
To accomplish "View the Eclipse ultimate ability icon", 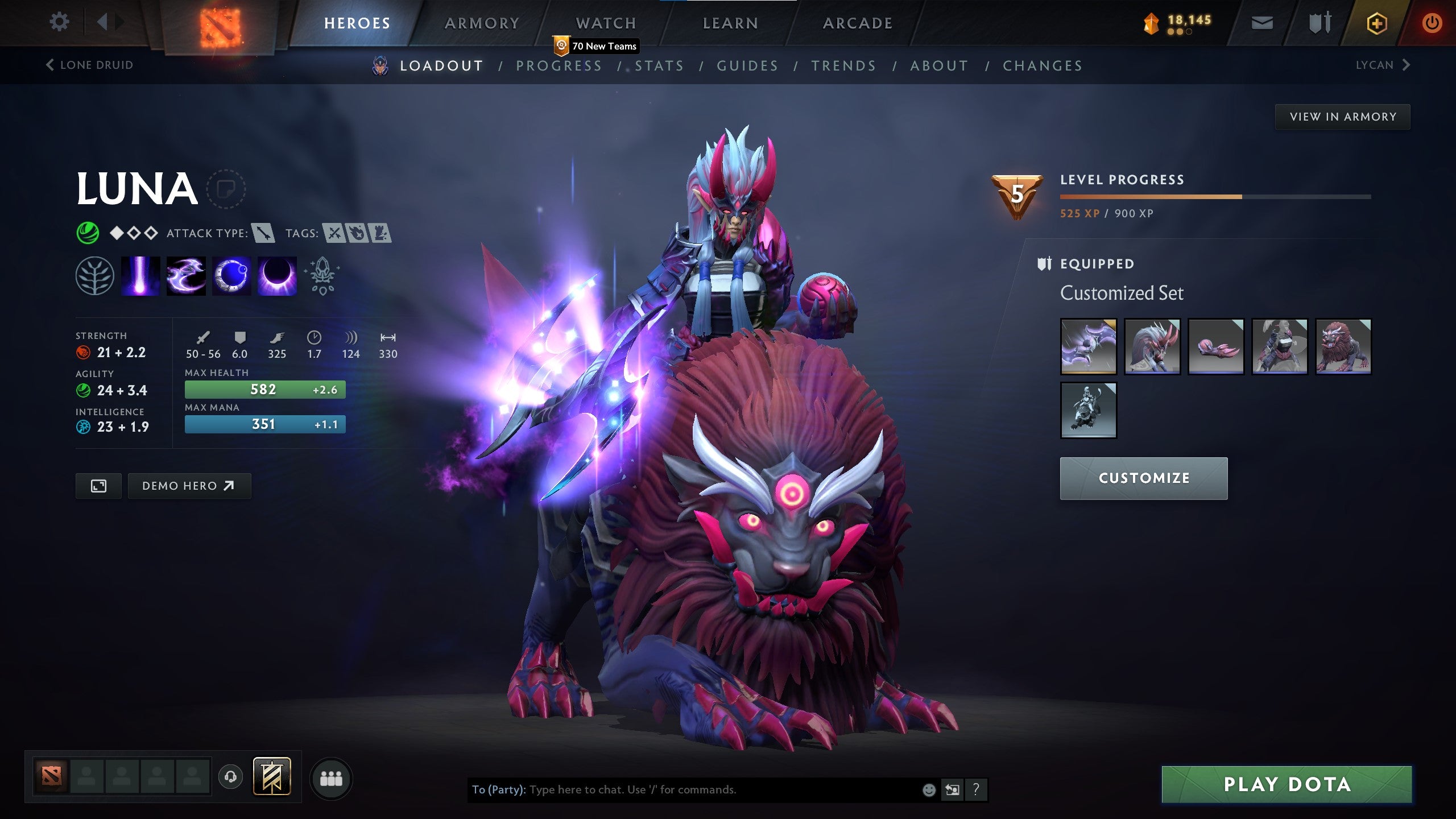I will 278,277.
